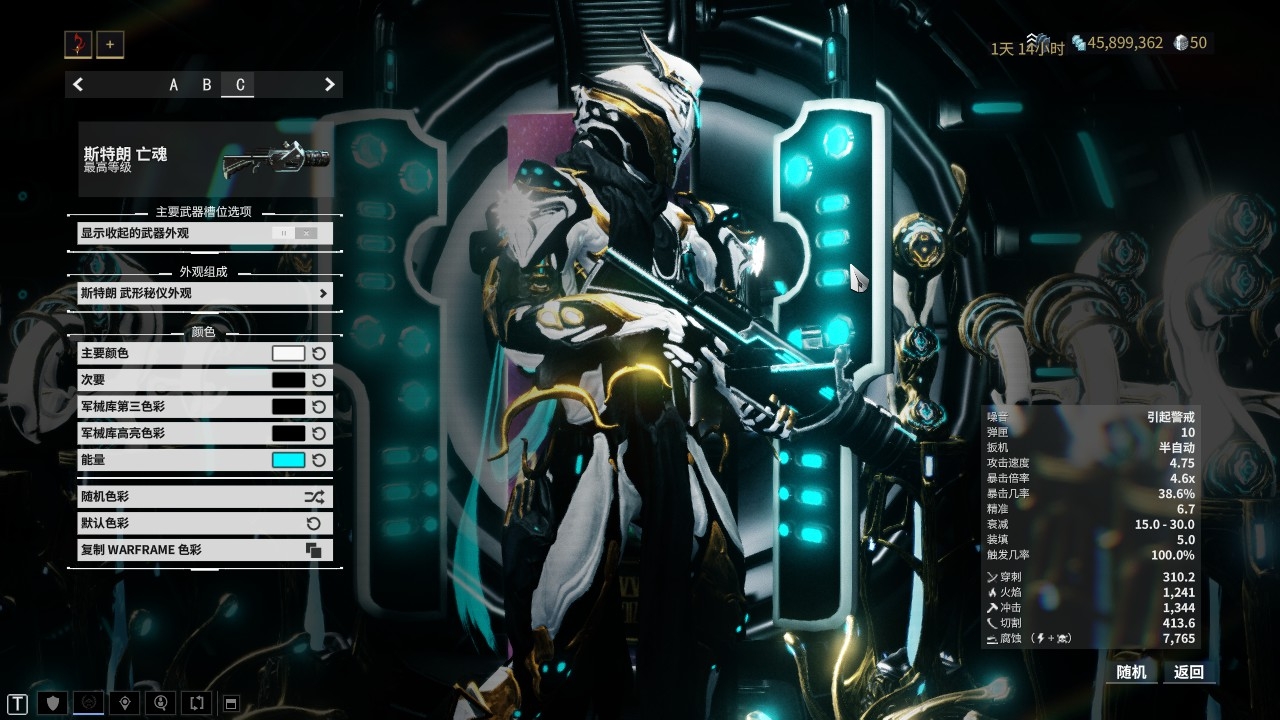Go to the previous config with left arrow
The width and height of the screenshot is (1280, 720).
[78, 85]
